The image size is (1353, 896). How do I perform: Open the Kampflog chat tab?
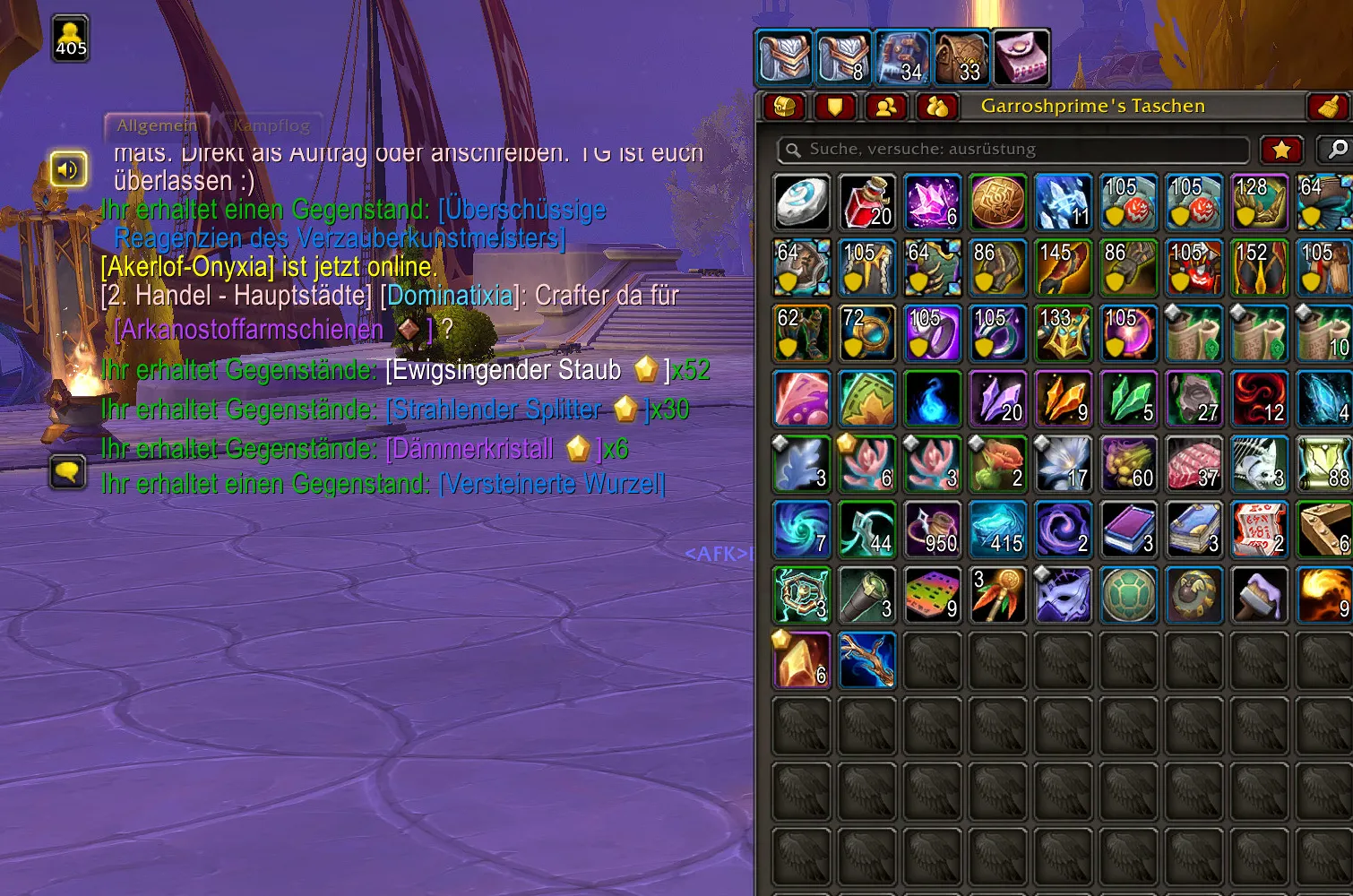(x=271, y=125)
